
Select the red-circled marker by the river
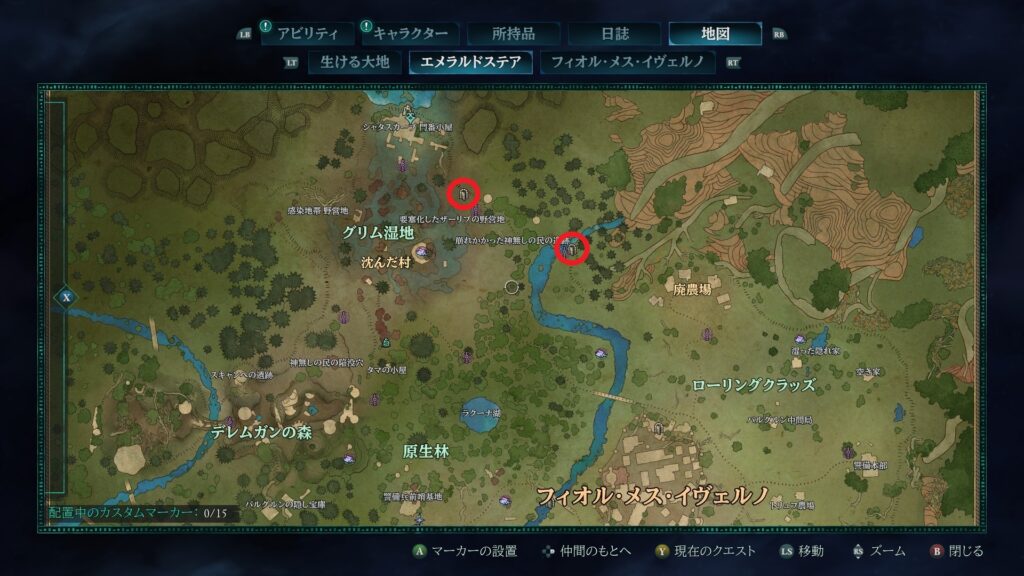(x=573, y=249)
